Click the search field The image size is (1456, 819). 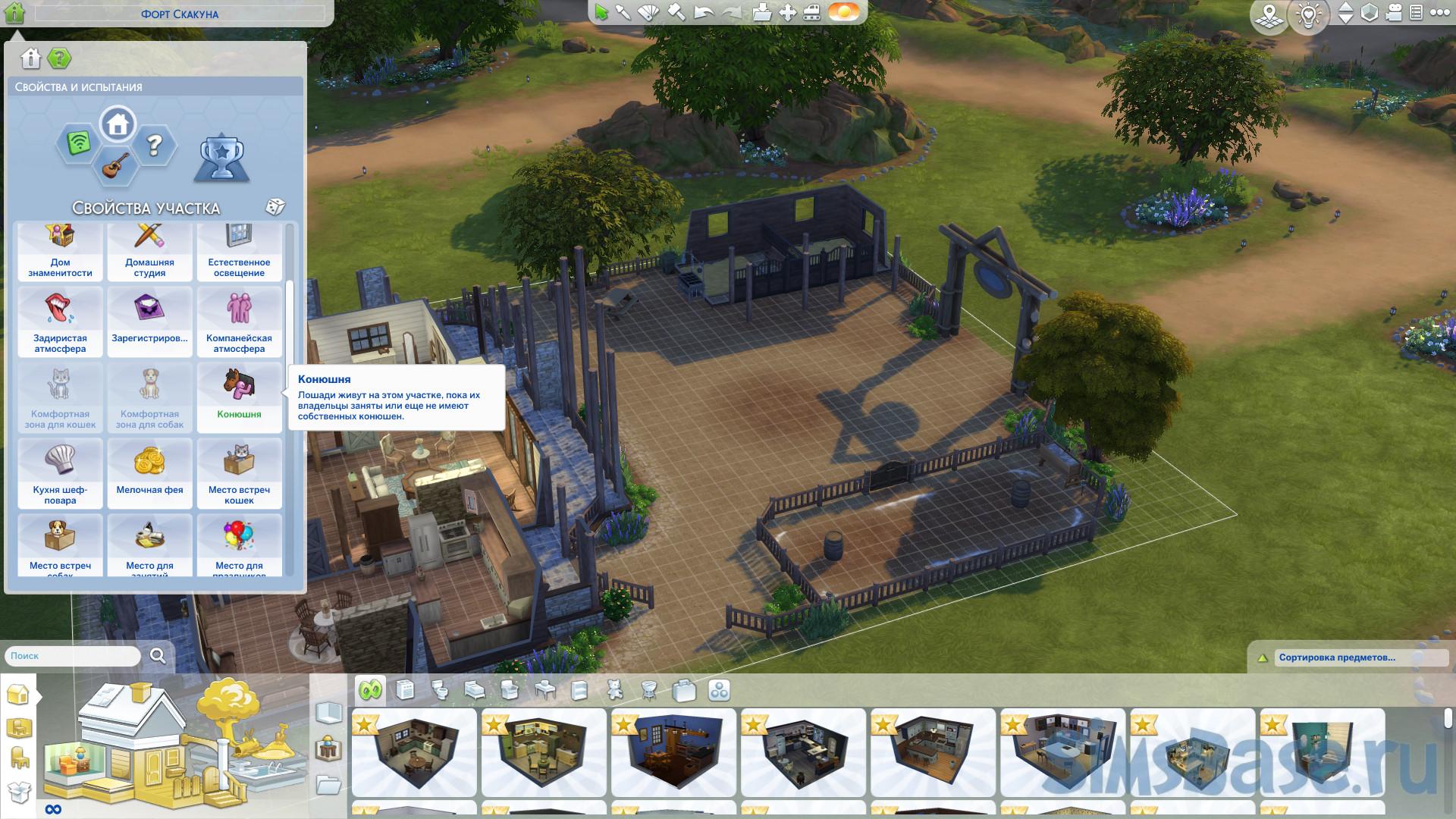[74, 656]
